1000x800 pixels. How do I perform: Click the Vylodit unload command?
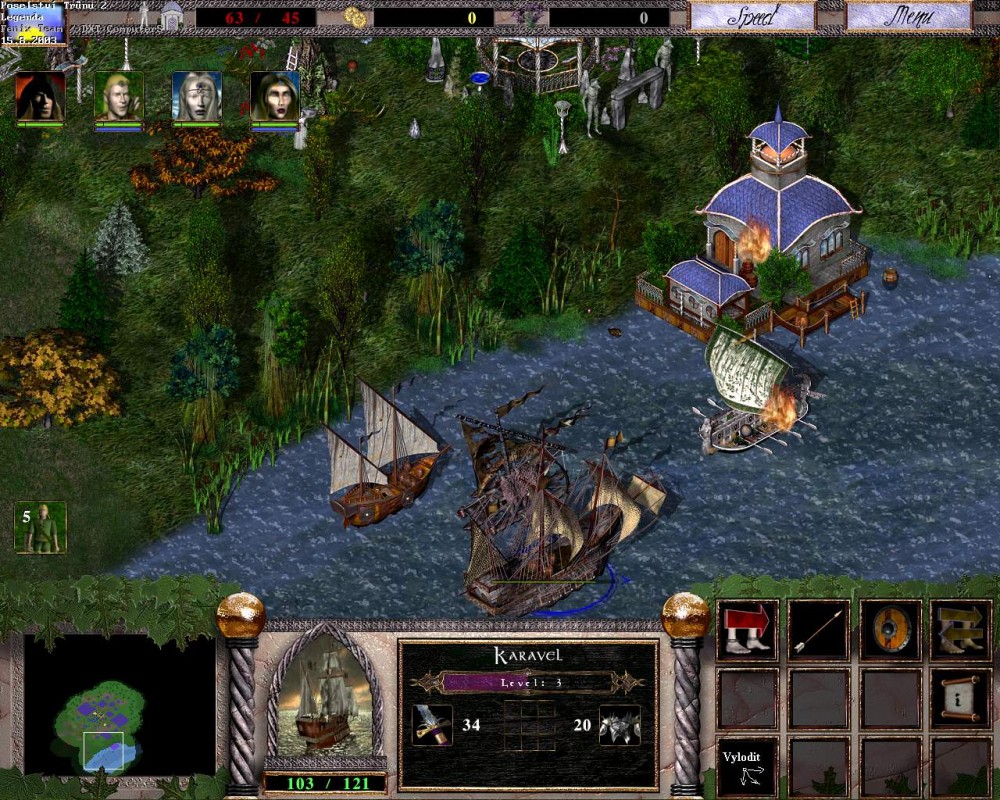coord(748,766)
